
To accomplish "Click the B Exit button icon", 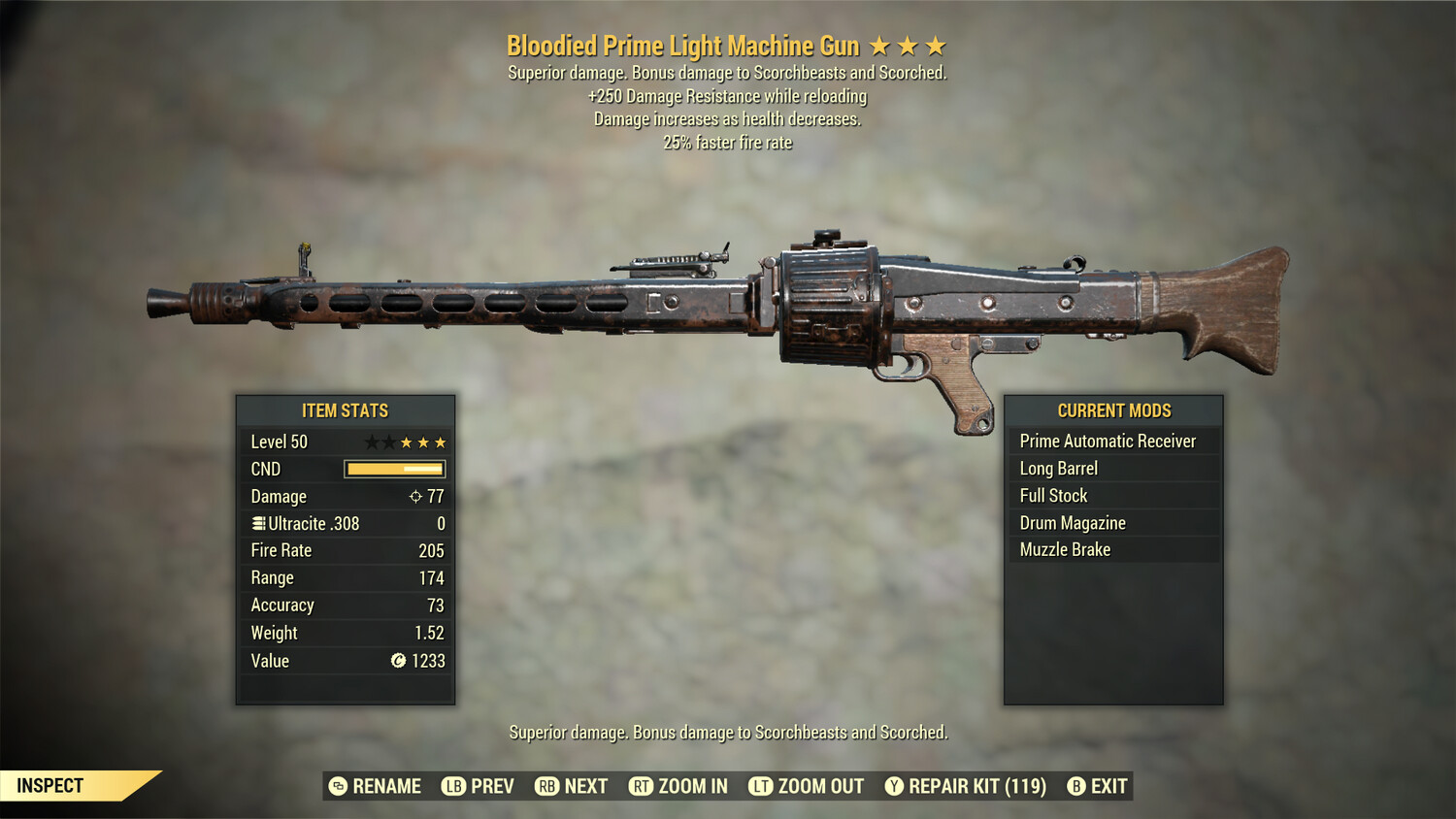I will tap(1075, 786).
